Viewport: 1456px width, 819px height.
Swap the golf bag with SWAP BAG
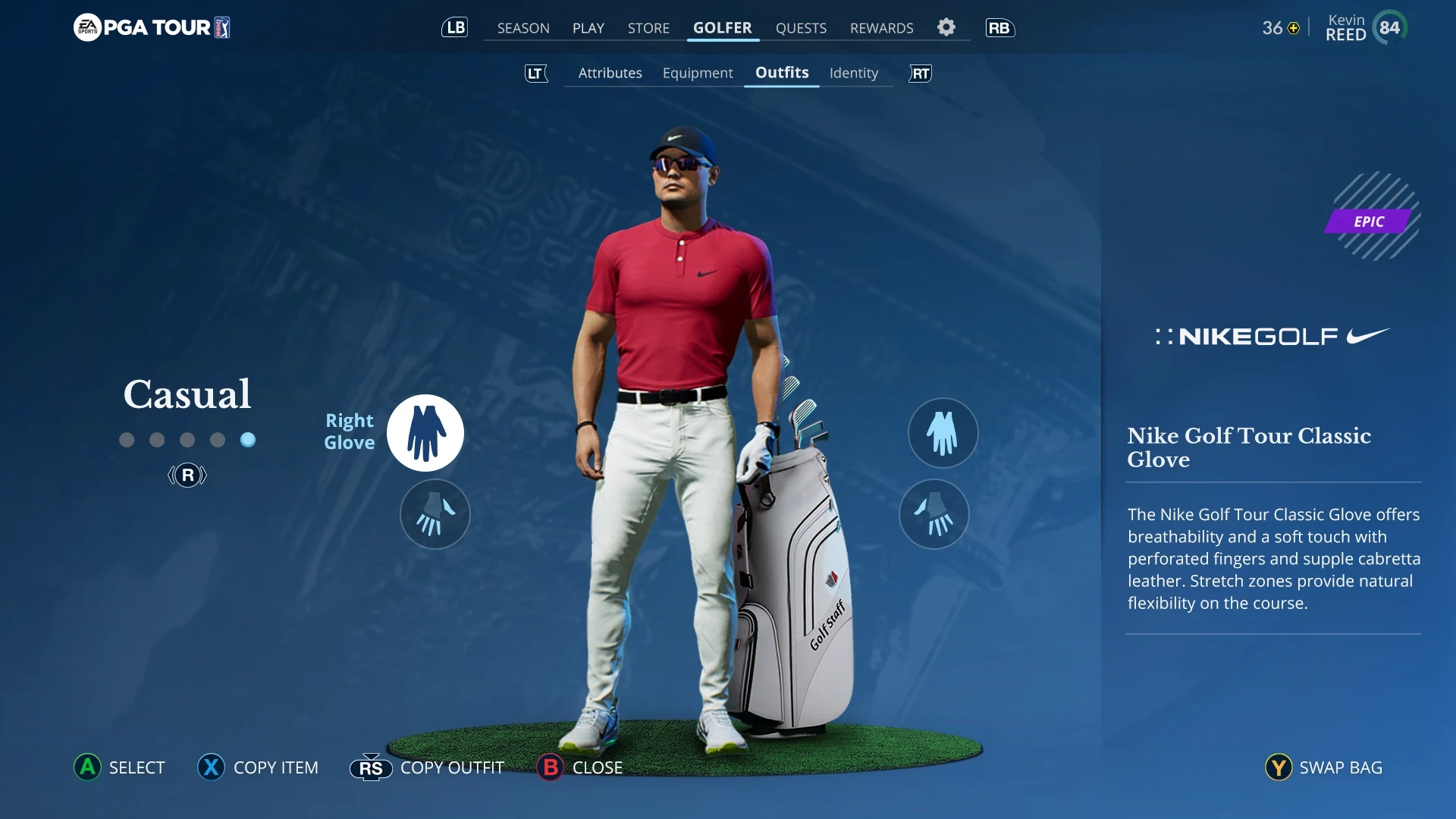[x=1324, y=767]
